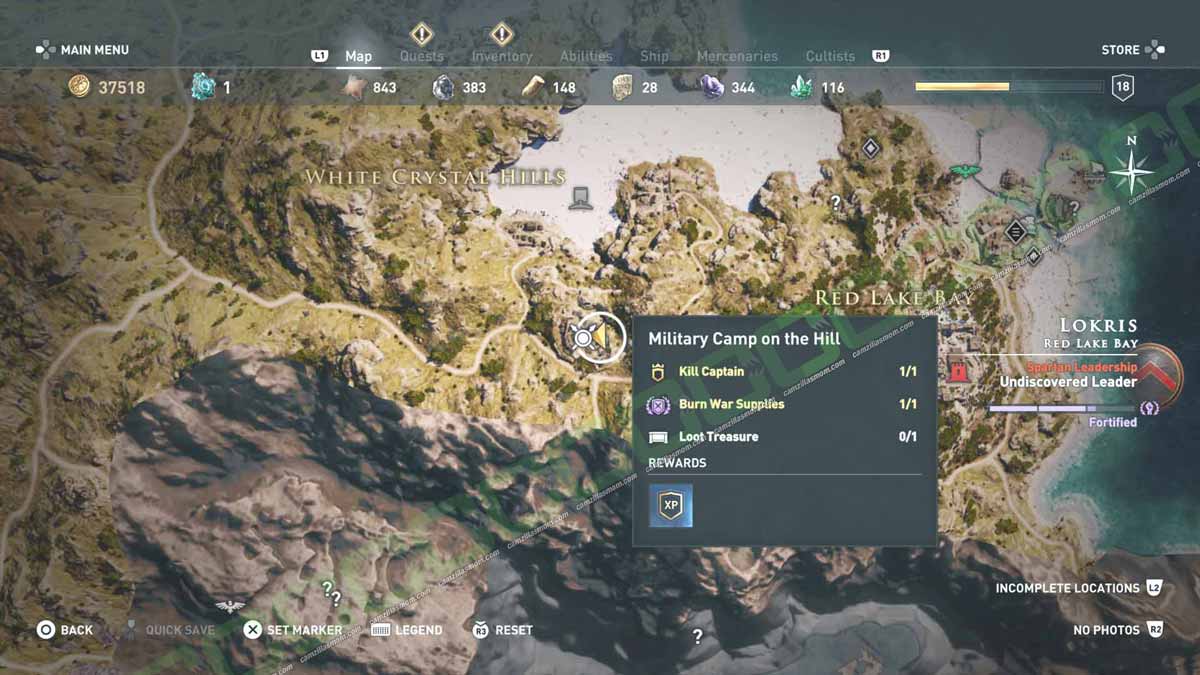Go to the Ship tab

654,56
